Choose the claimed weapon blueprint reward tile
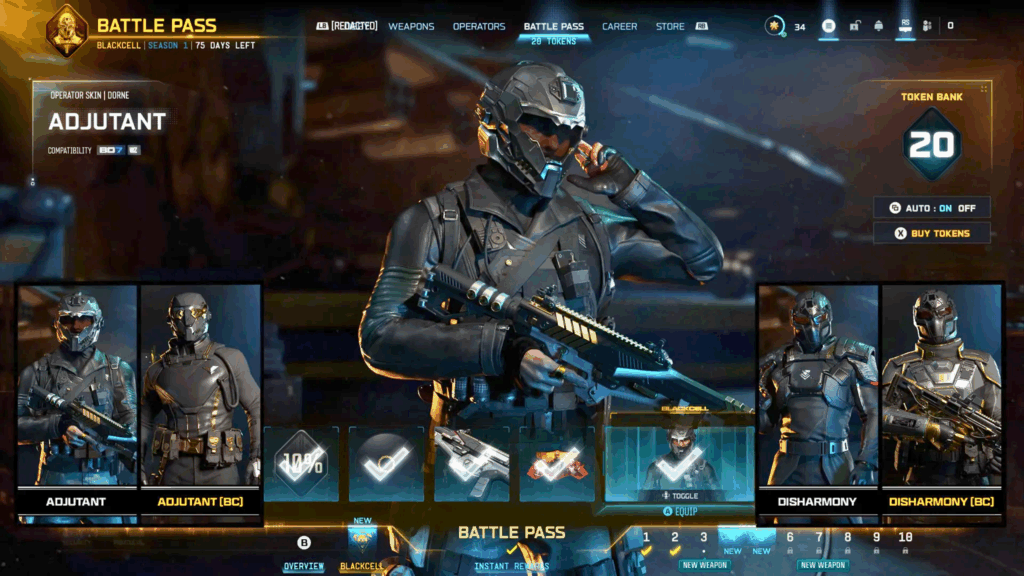1024x576 pixels. pos(471,463)
